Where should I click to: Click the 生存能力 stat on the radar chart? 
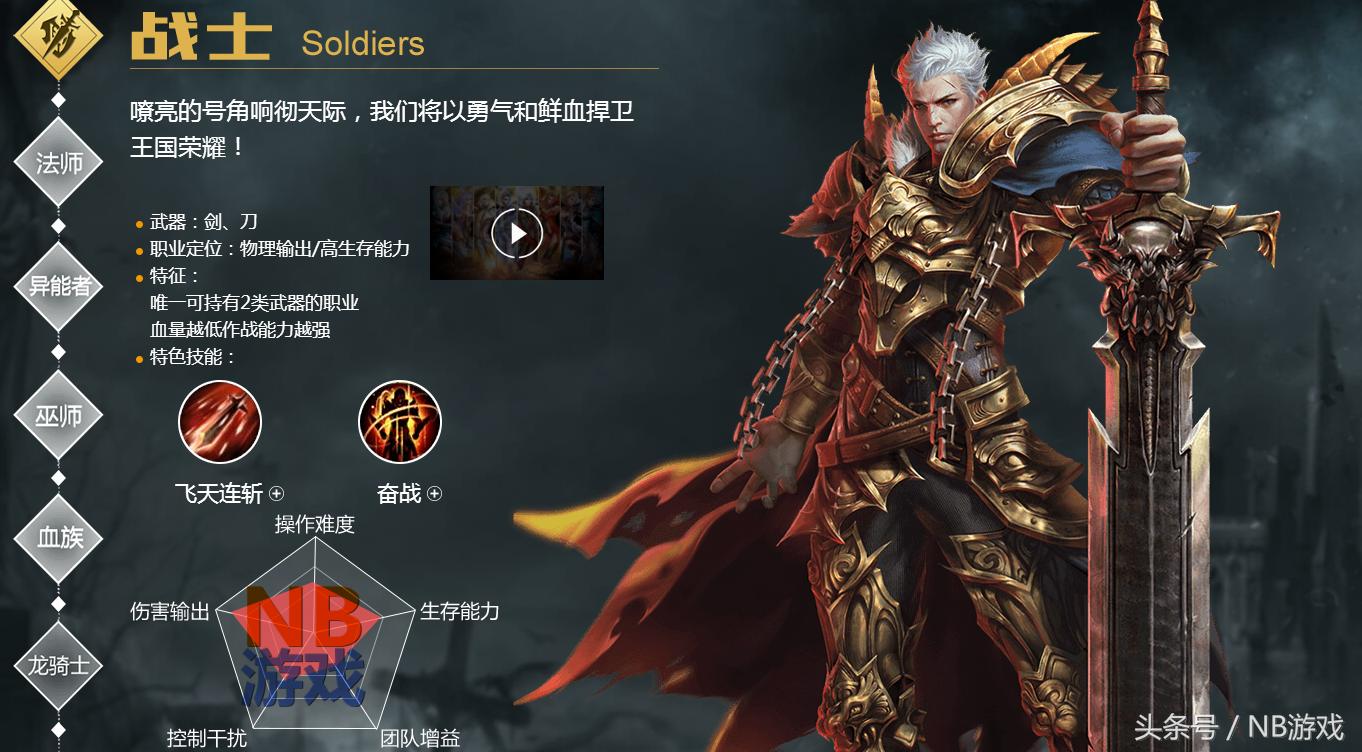click(460, 610)
